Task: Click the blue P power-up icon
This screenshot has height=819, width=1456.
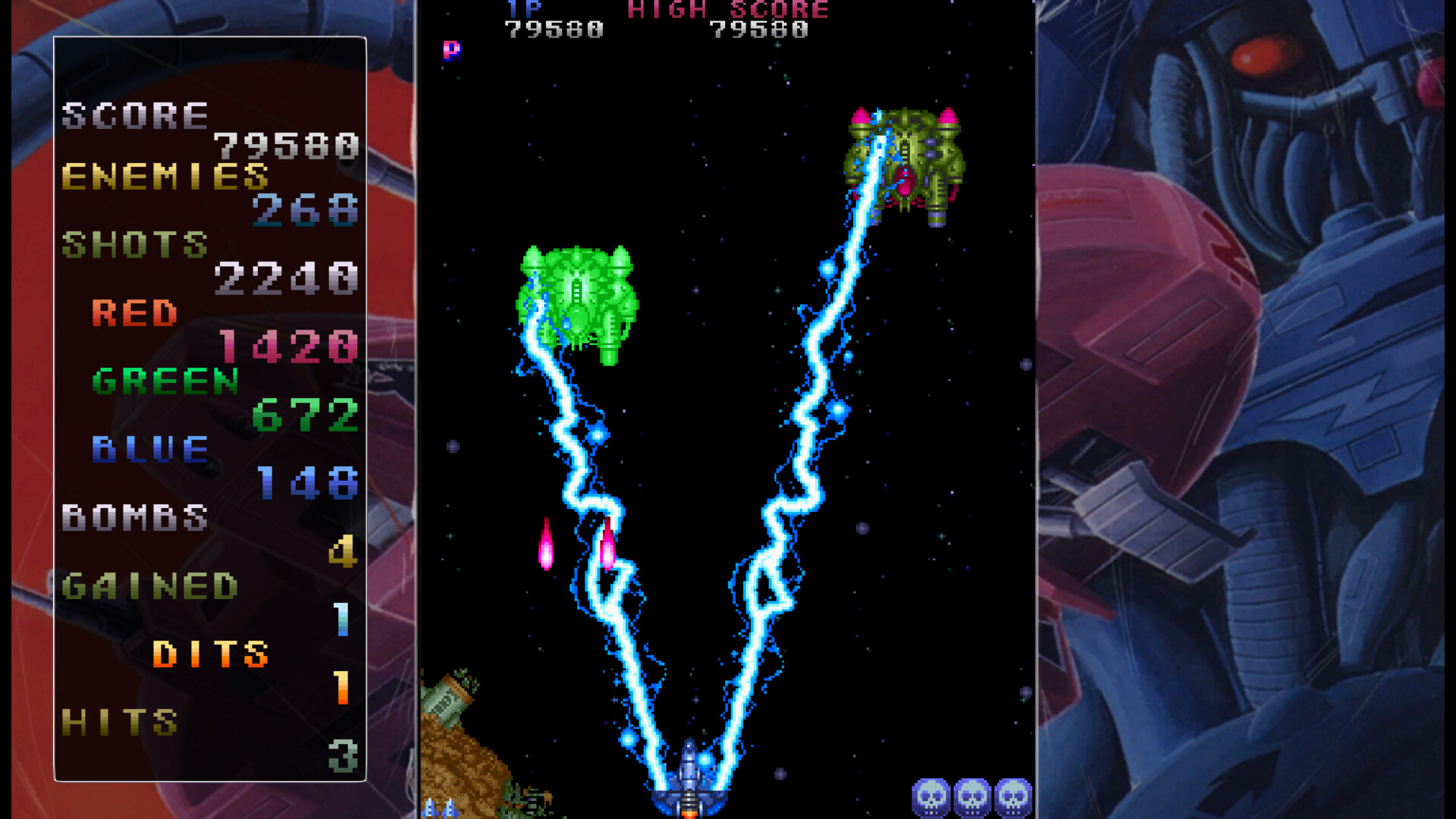Action: pos(450,52)
